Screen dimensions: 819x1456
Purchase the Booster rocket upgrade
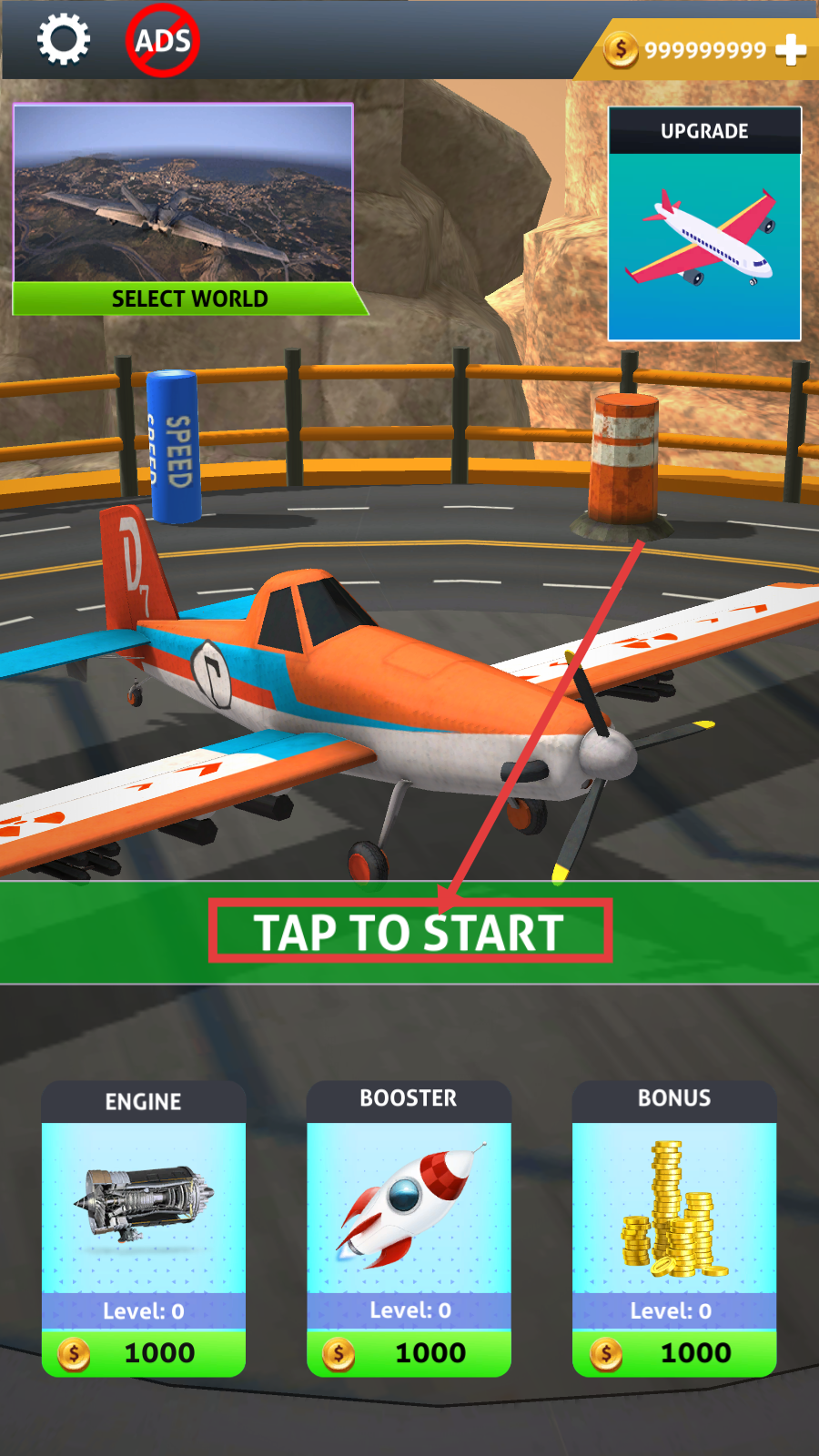click(409, 1352)
